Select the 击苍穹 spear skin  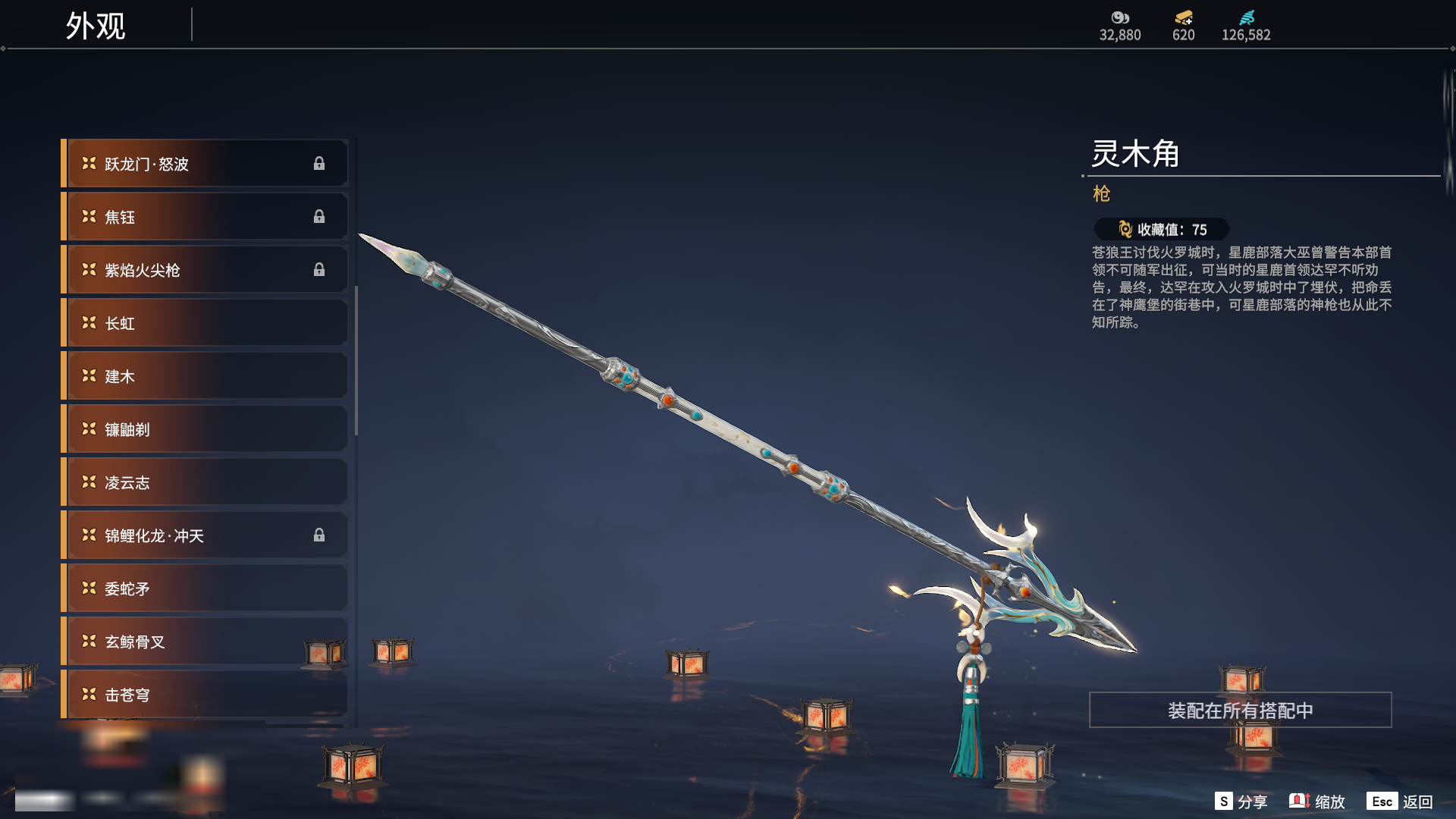205,695
